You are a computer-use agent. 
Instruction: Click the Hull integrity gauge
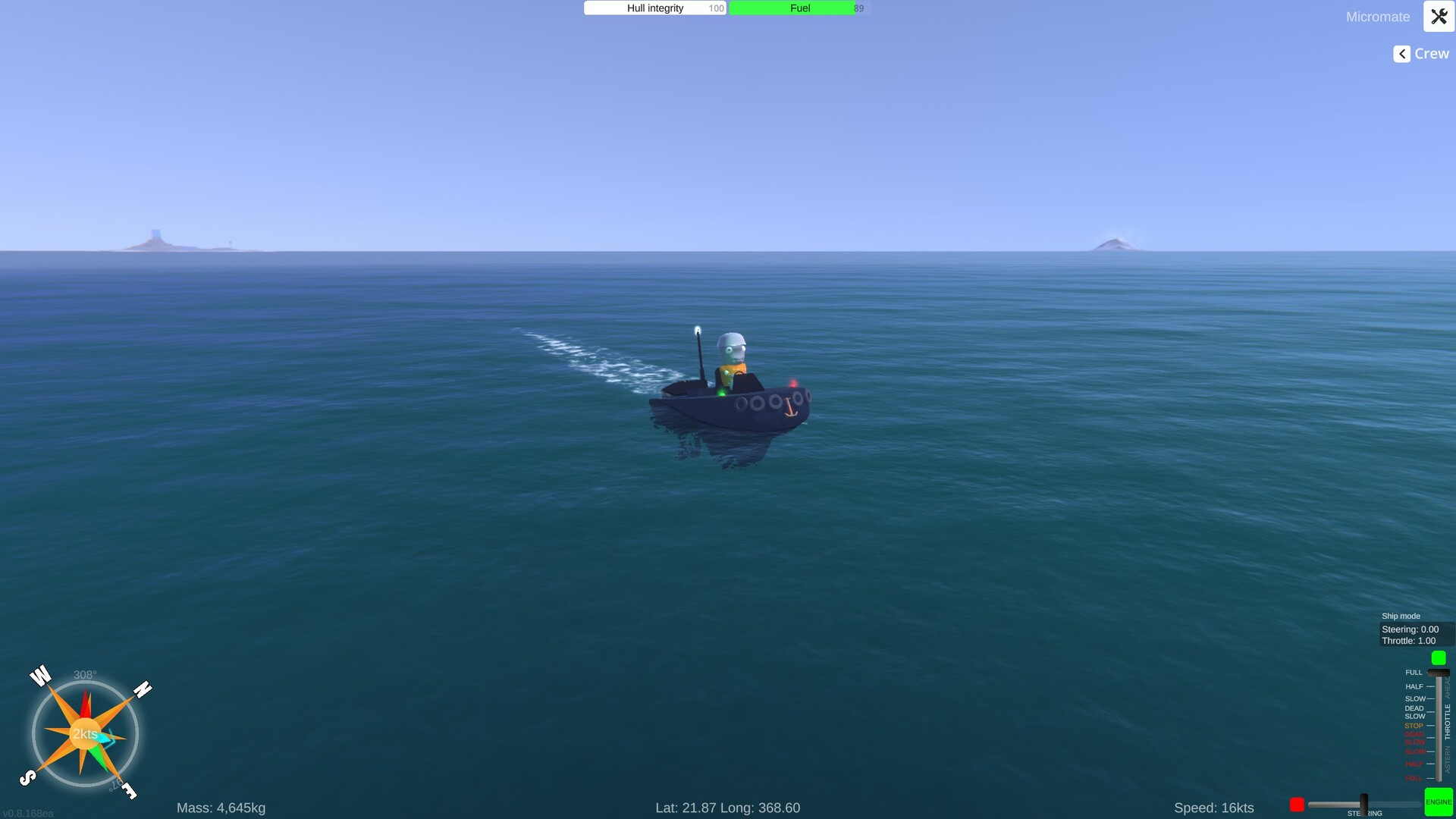point(654,8)
